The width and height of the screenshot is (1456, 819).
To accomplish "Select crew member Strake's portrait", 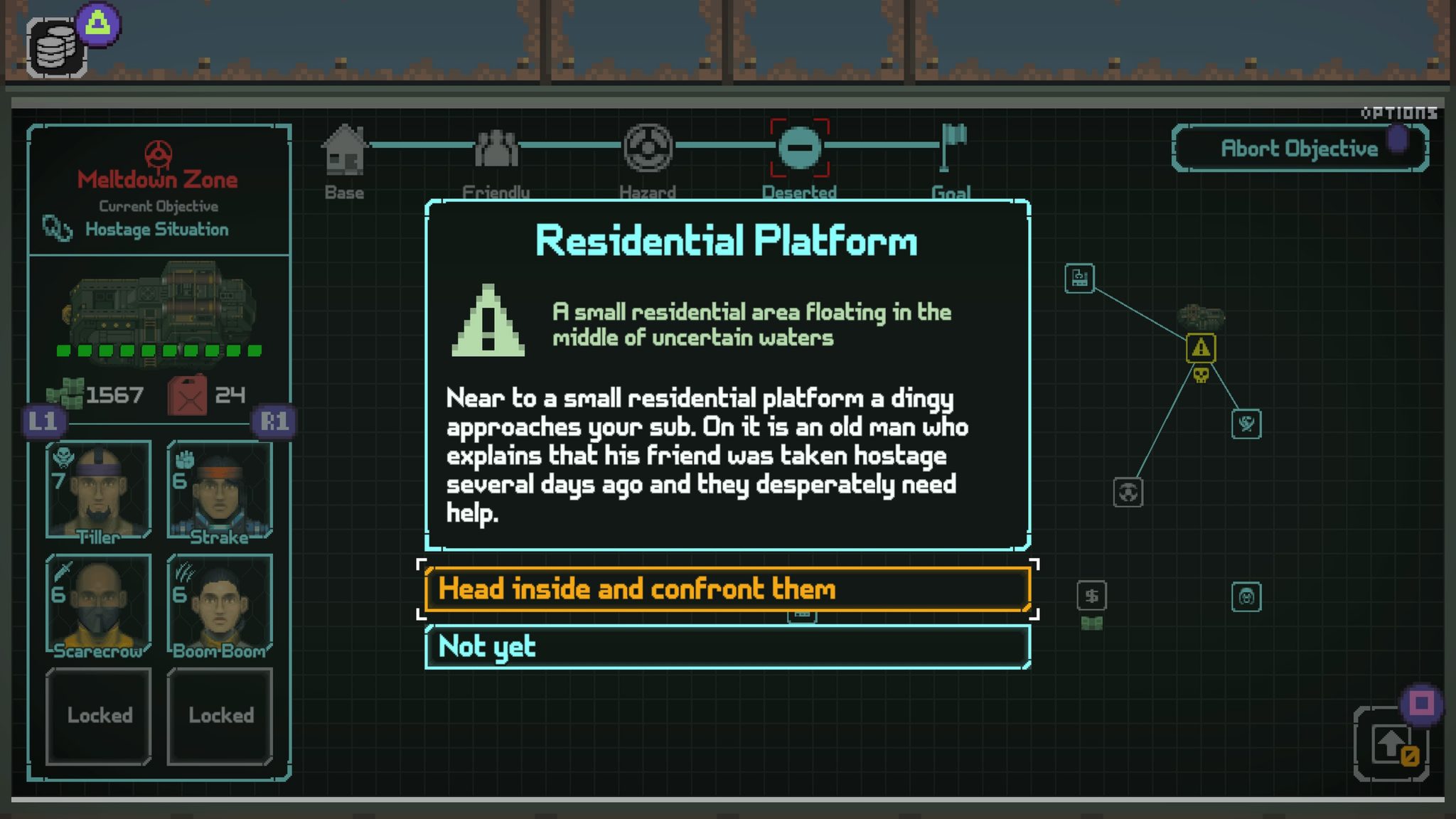I will [x=220, y=490].
